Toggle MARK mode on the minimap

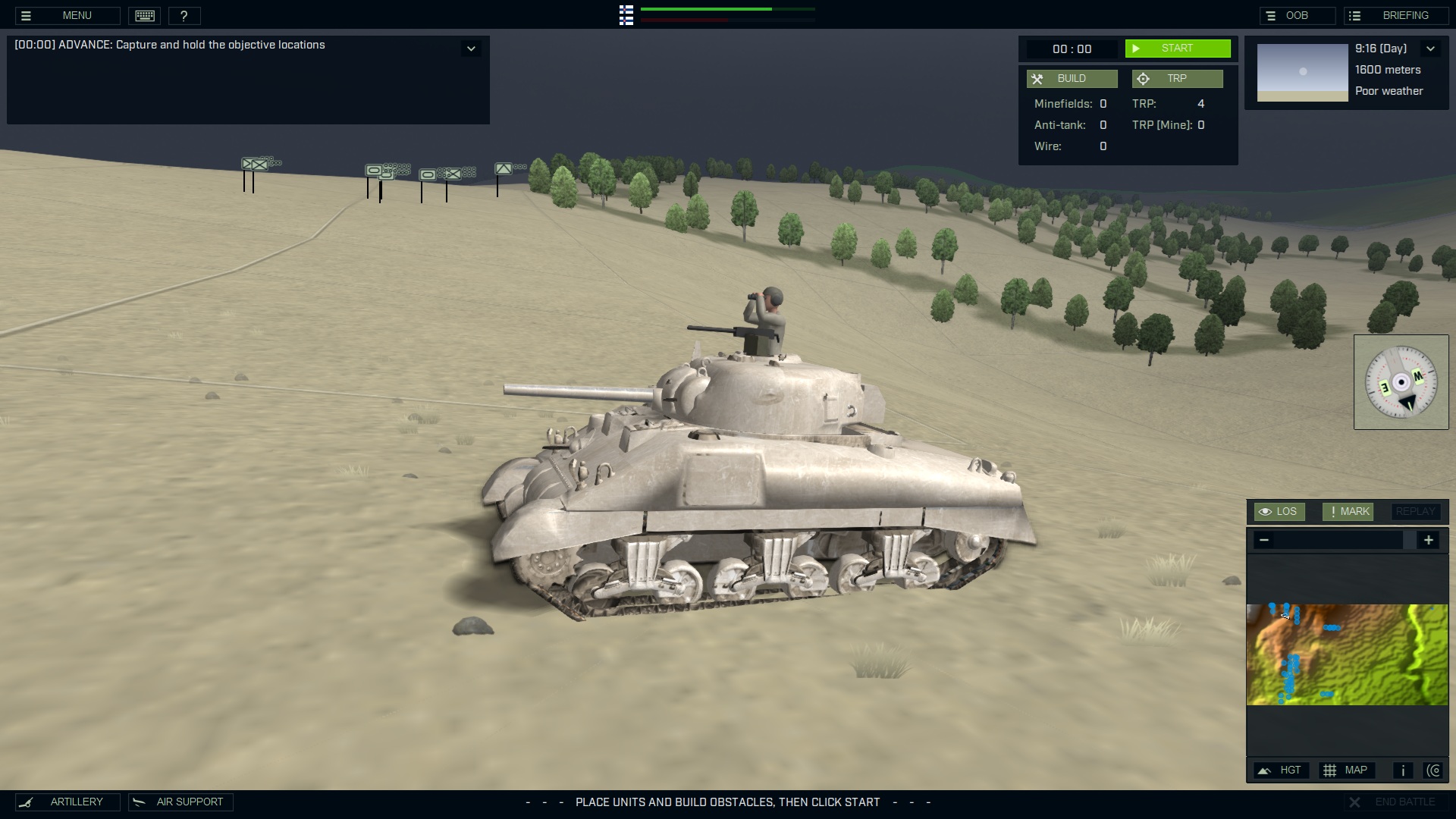1347,511
